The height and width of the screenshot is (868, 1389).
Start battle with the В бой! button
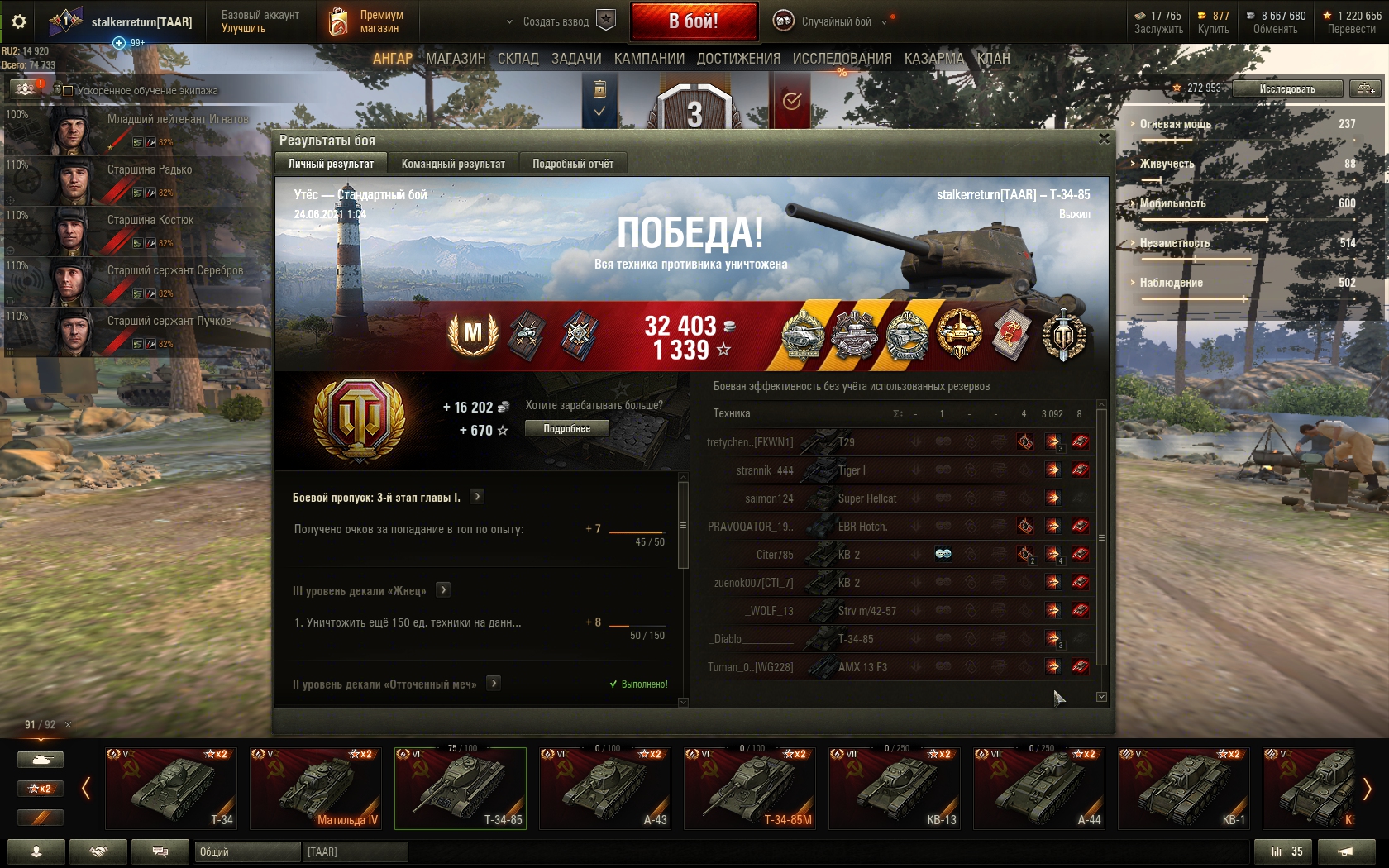(x=694, y=21)
